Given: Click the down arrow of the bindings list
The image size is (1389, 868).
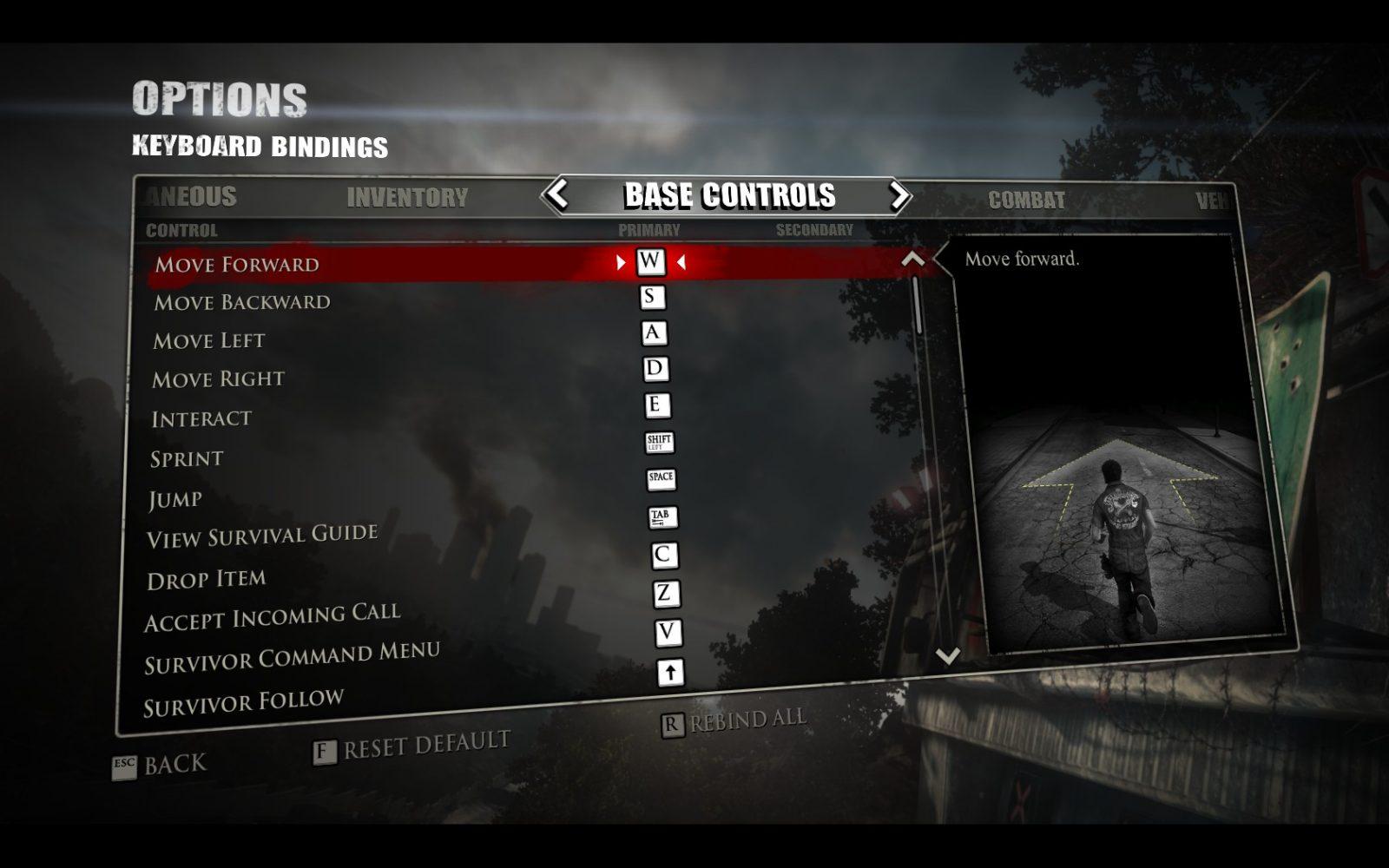Looking at the screenshot, I should [x=948, y=655].
